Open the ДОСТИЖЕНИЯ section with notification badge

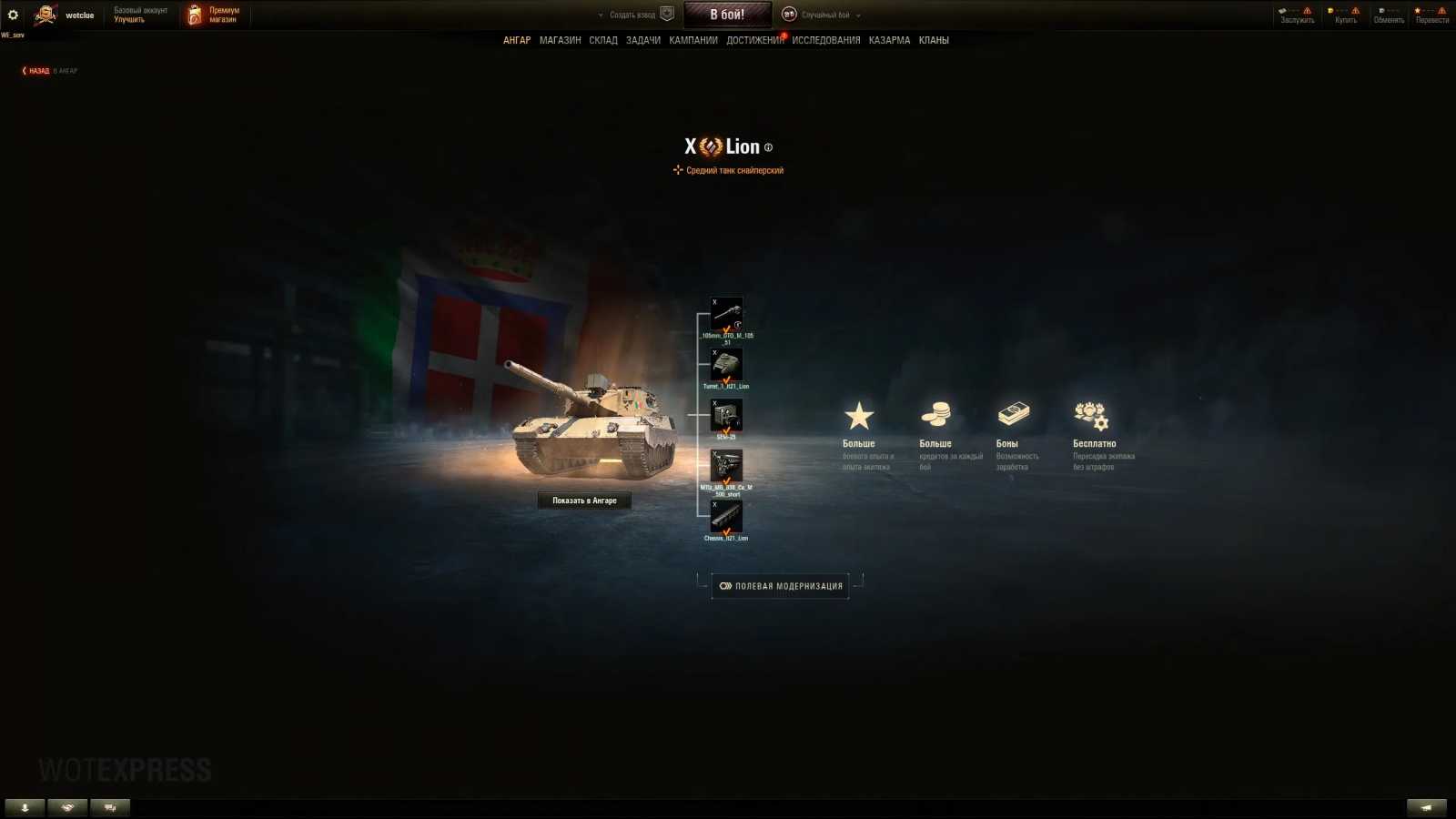[x=755, y=39]
